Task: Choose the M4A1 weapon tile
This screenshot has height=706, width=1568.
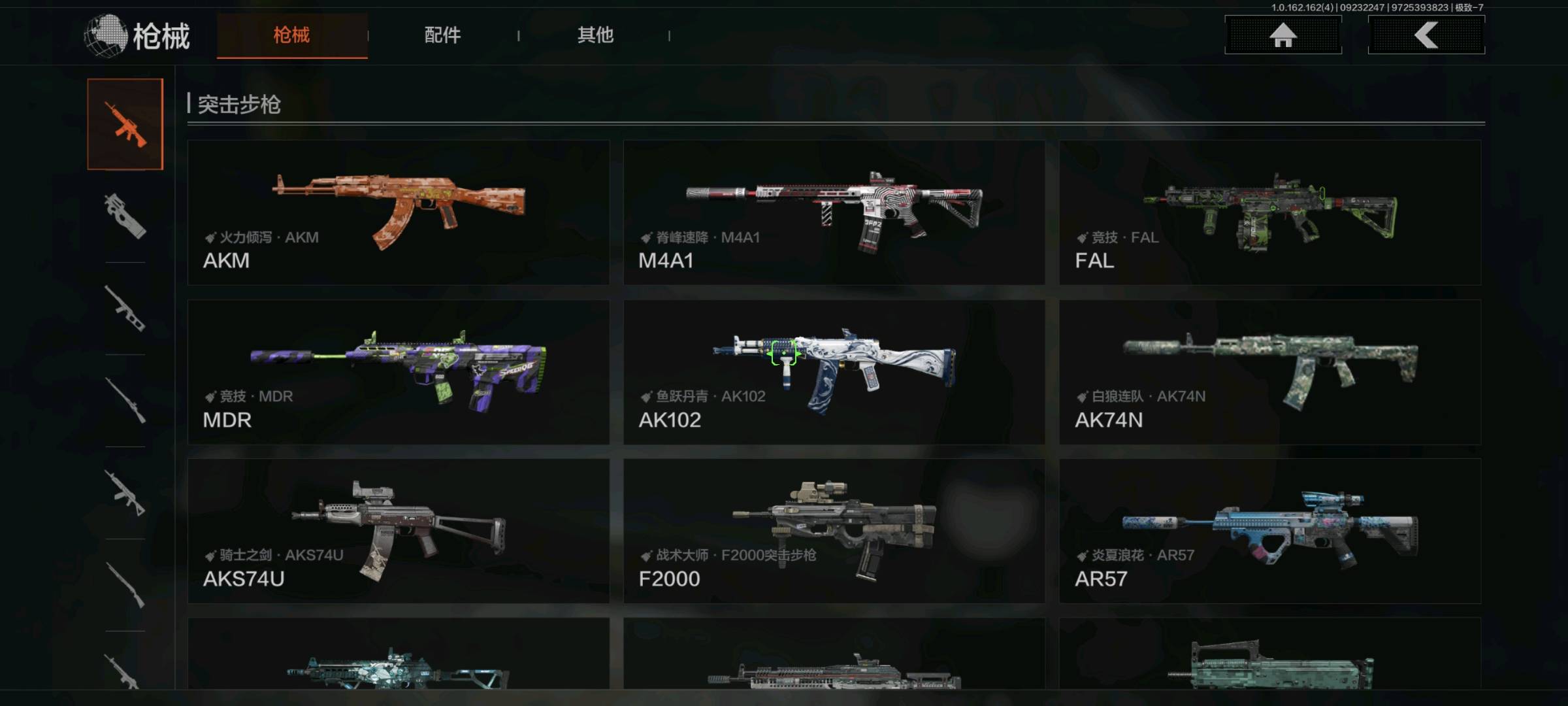Action: click(834, 212)
